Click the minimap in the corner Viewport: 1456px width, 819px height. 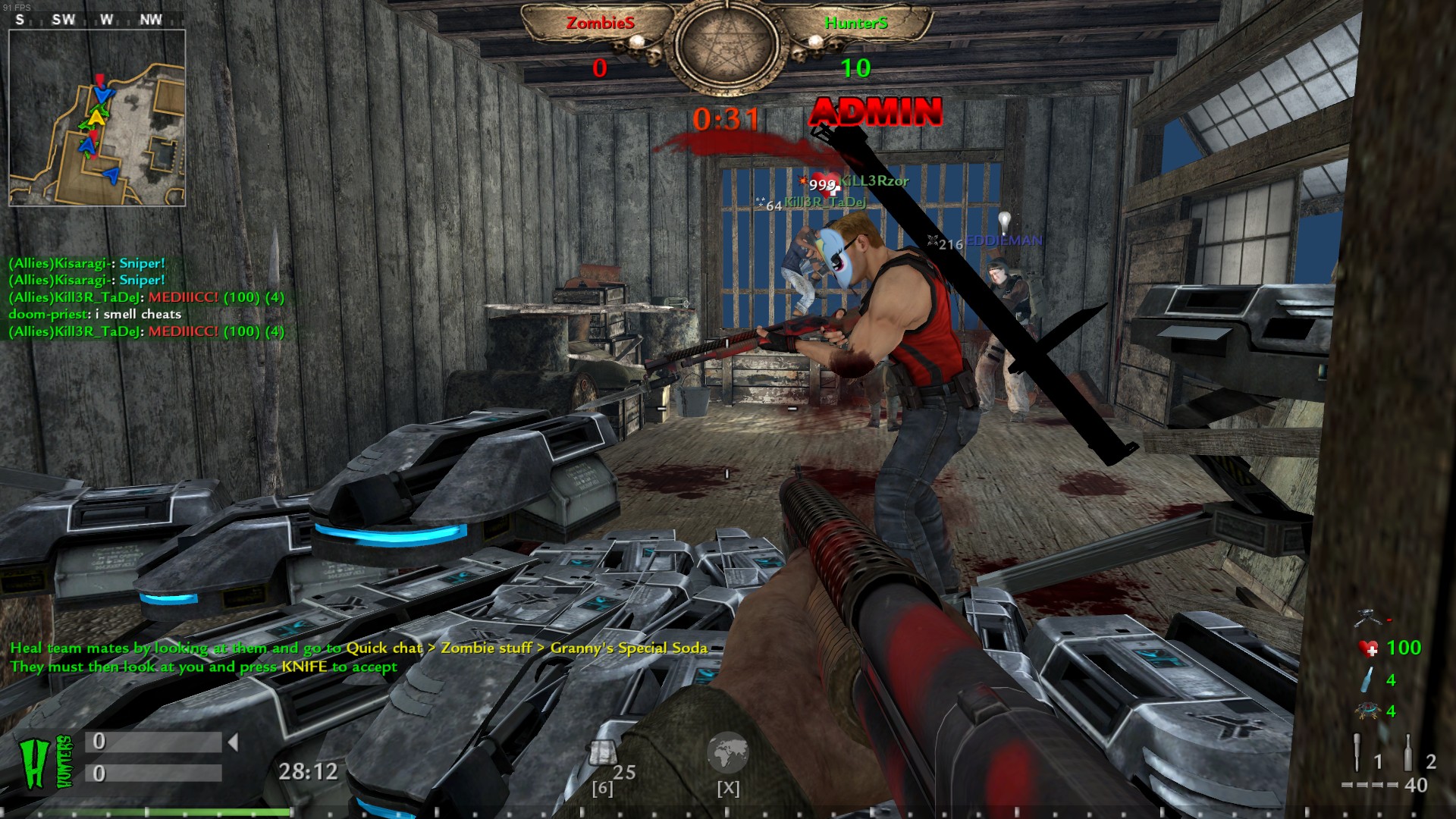(x=97, y=118)
